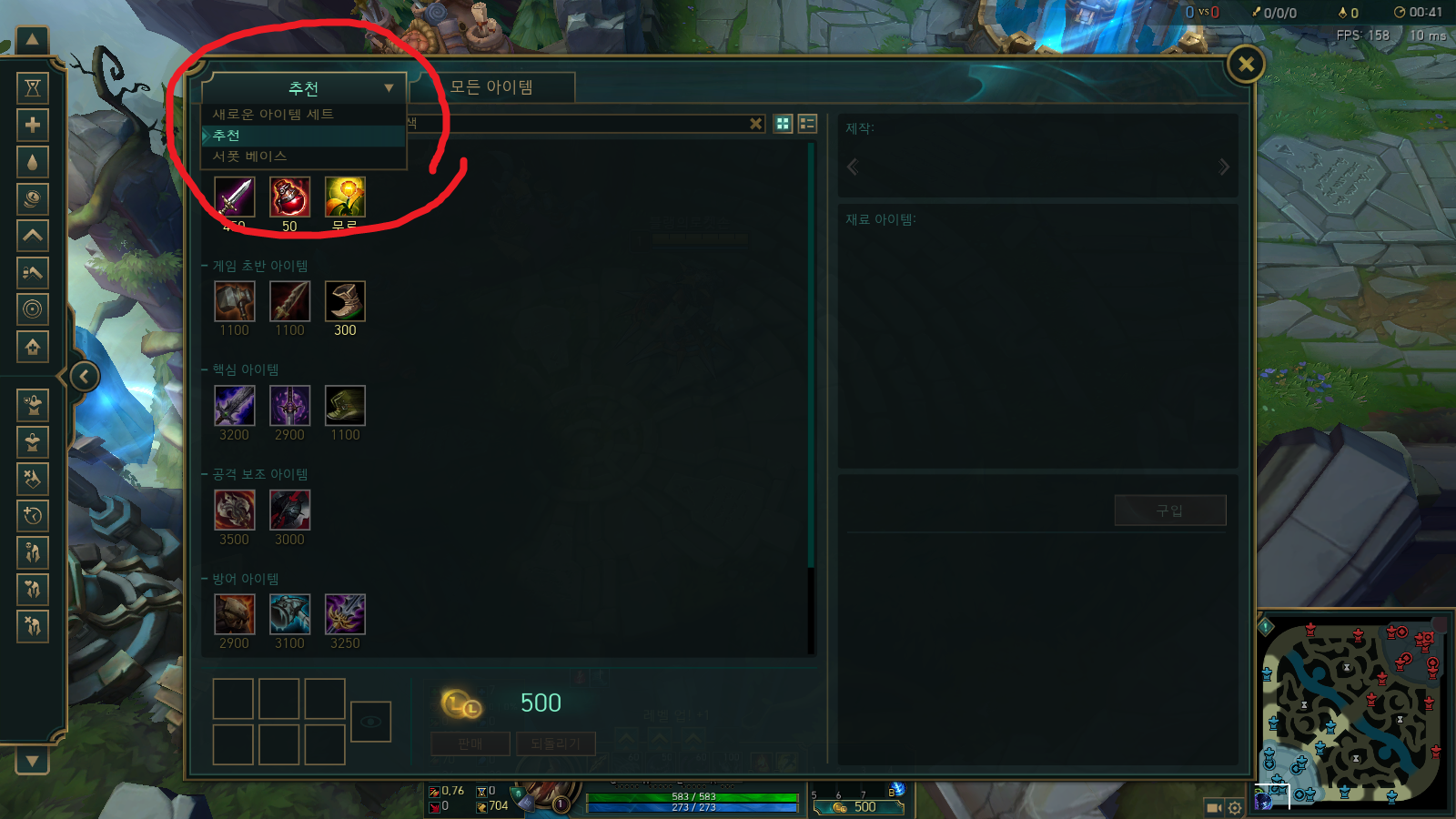Click the right arrow in the 제작 panel
This screenshot has width=1456, height=819.
click(1224, 167)
